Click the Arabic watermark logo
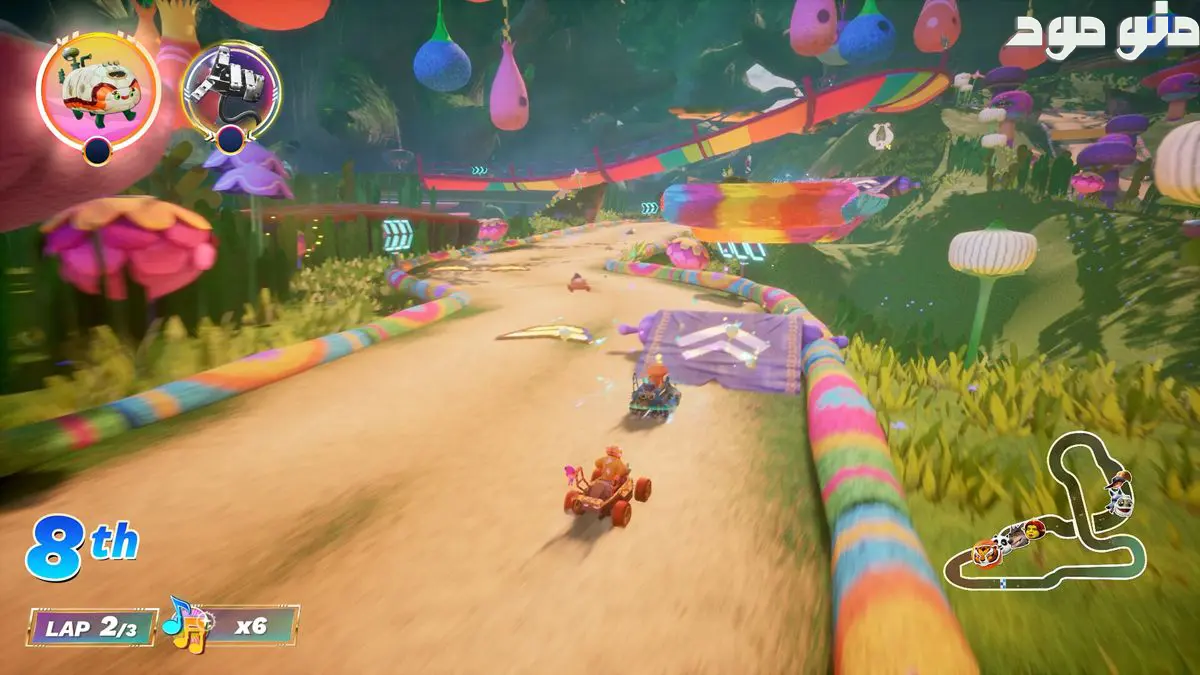Screen dimensions: 1200x675 pos(1100,34)
